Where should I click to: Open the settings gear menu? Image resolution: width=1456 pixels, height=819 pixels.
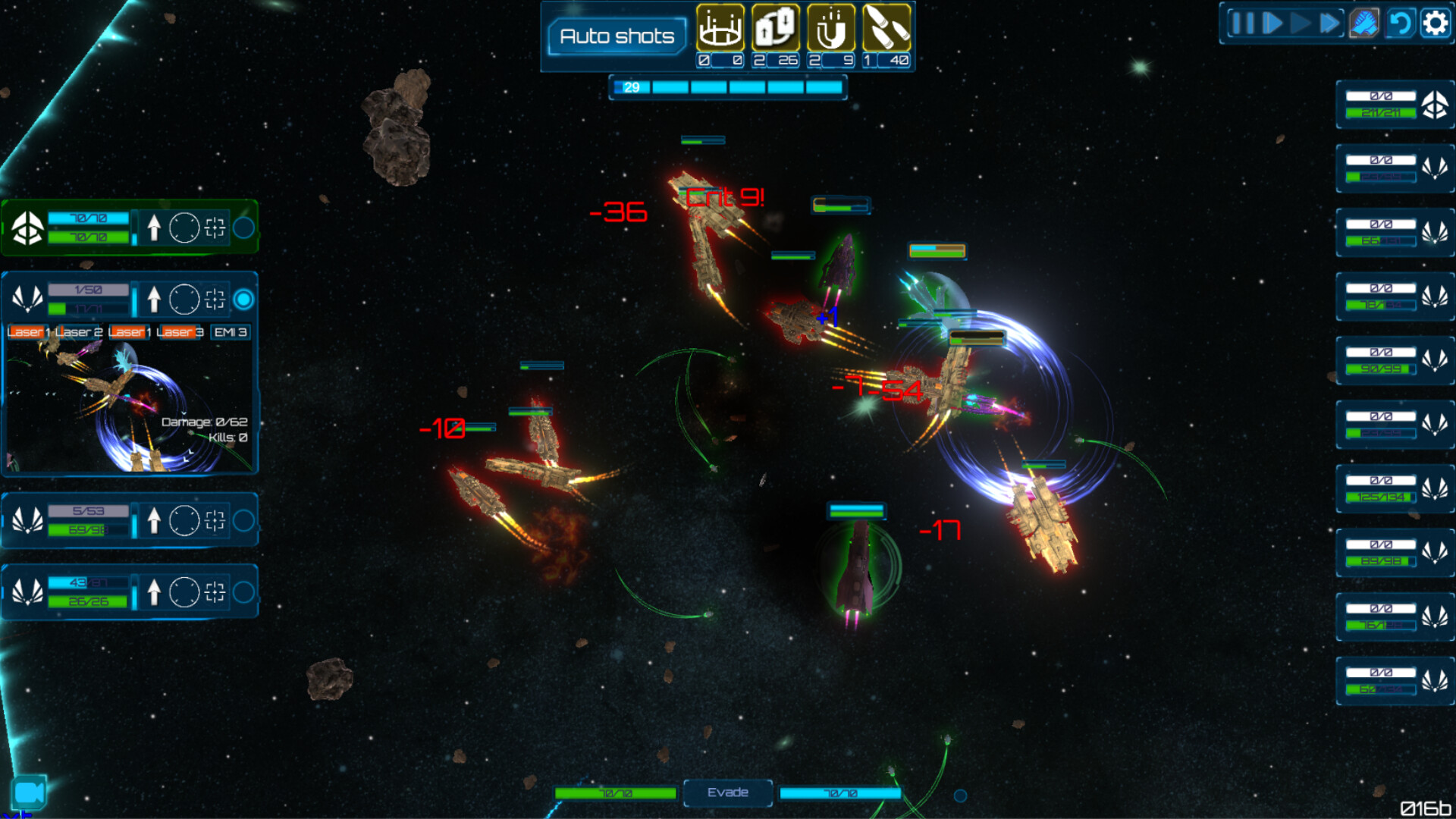click(x=1435, y=24)
